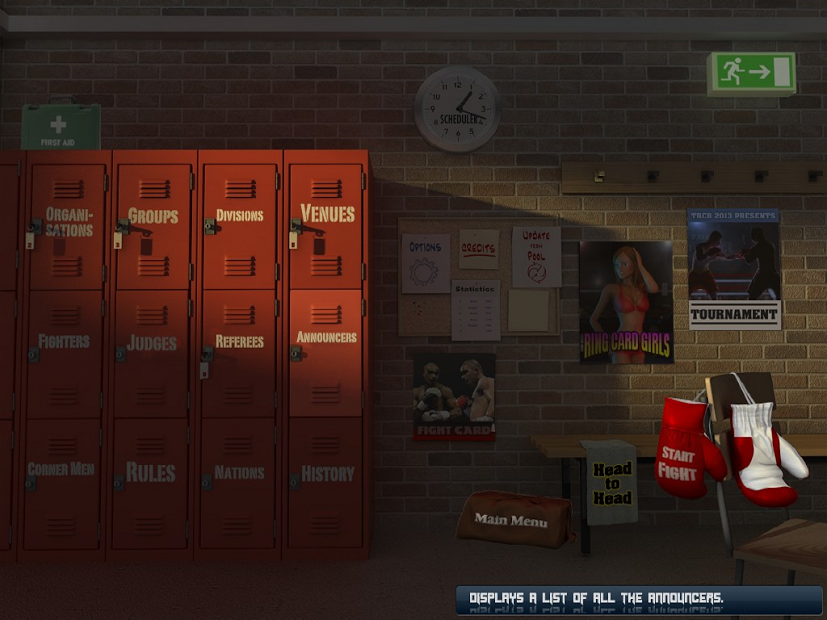Open the Announcers locker
Image resolution: width=827 pixels, height=620 pixels.
point(326,338)
